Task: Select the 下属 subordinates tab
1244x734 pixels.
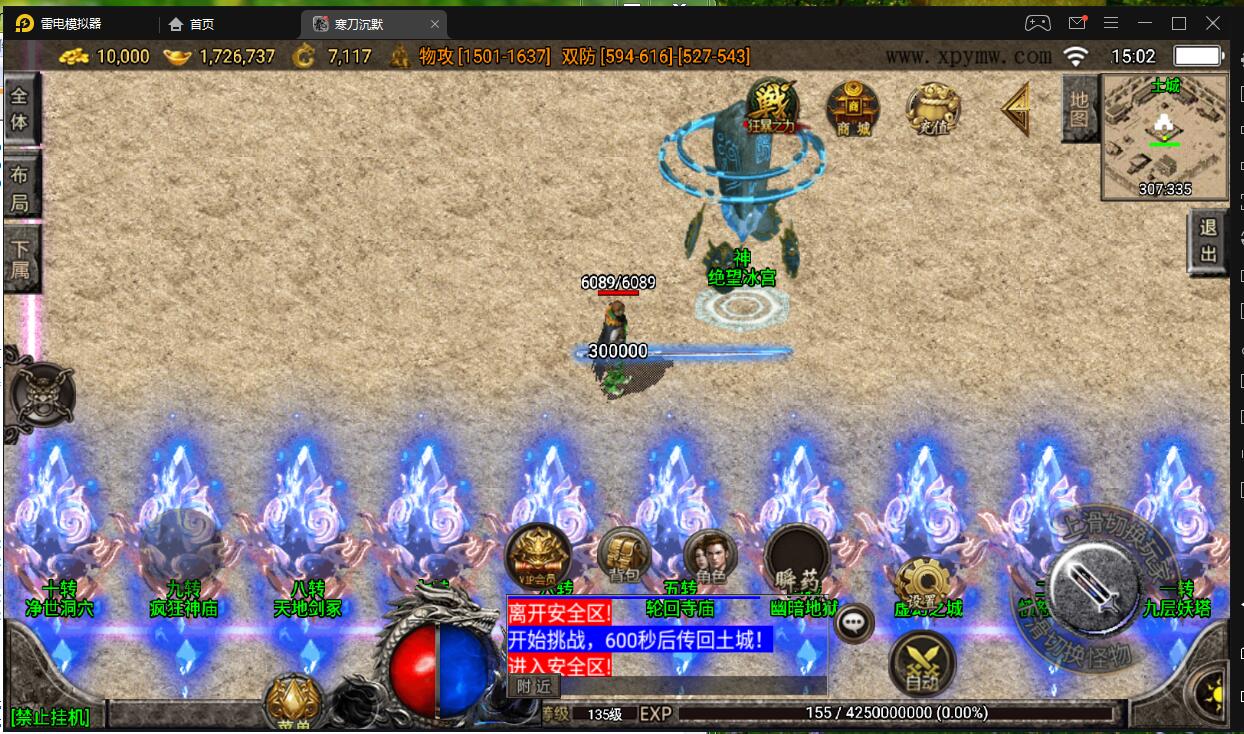Action: tap(21, 258)
